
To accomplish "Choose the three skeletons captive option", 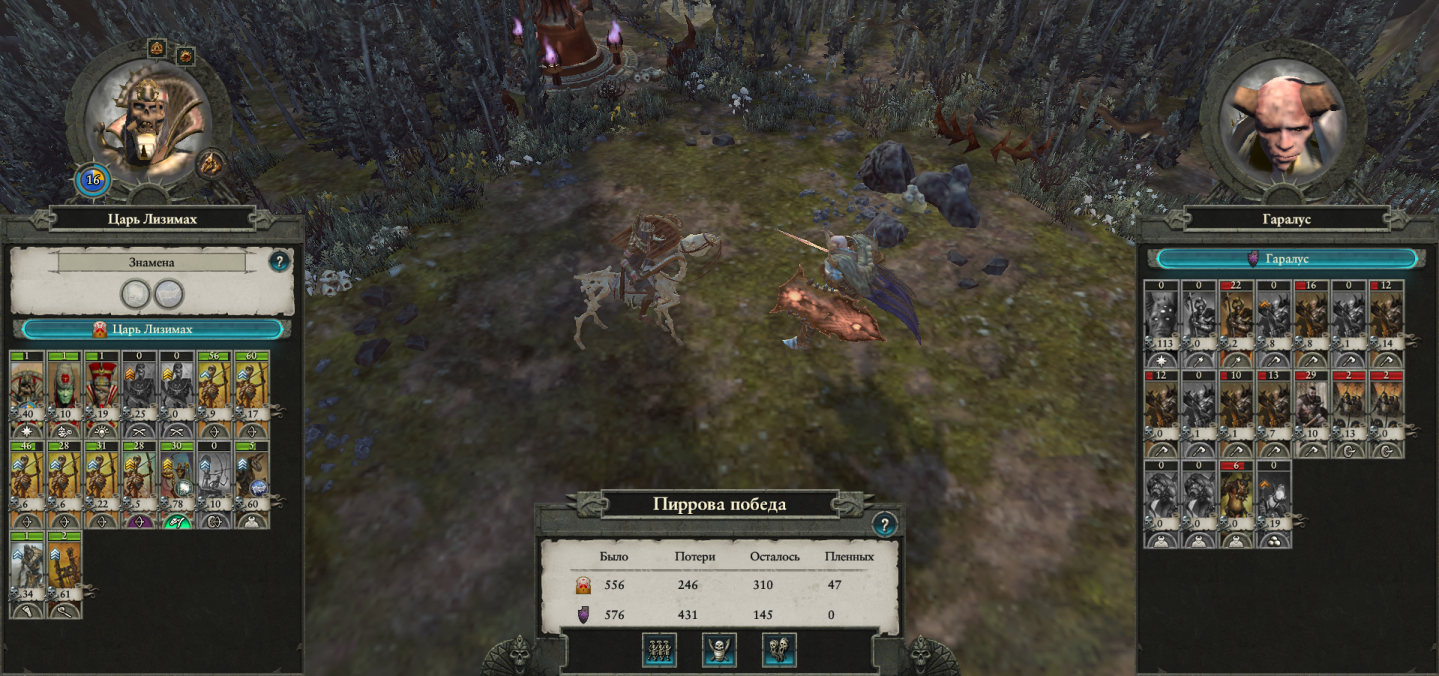I will [x=659, y=650].
